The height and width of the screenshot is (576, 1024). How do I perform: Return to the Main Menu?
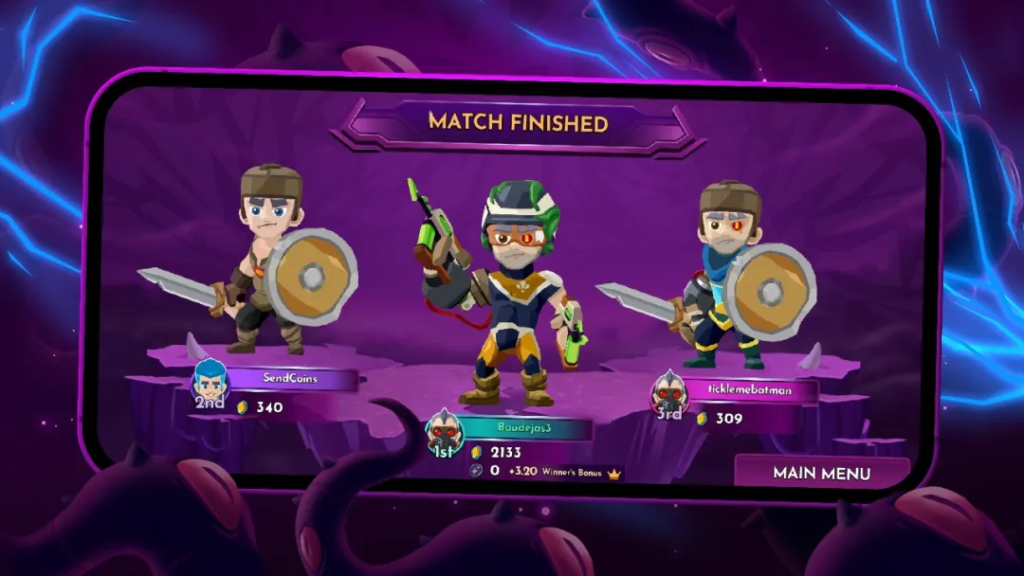(821, 473)
